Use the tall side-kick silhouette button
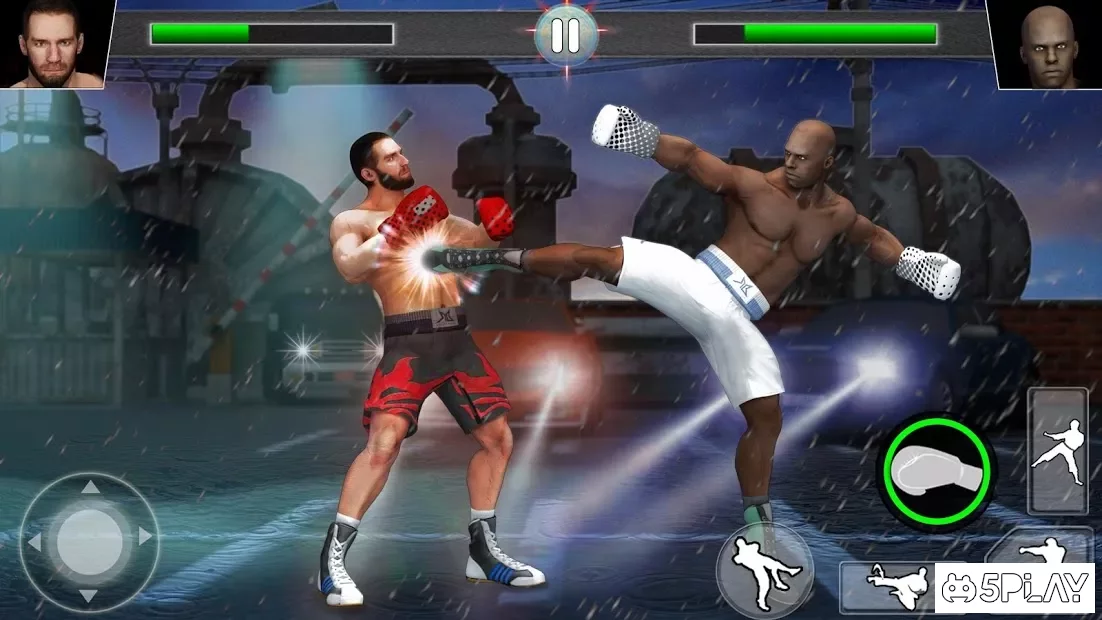The height and width of the screenshot is (620, 1102). click(x=1057, y=452)
